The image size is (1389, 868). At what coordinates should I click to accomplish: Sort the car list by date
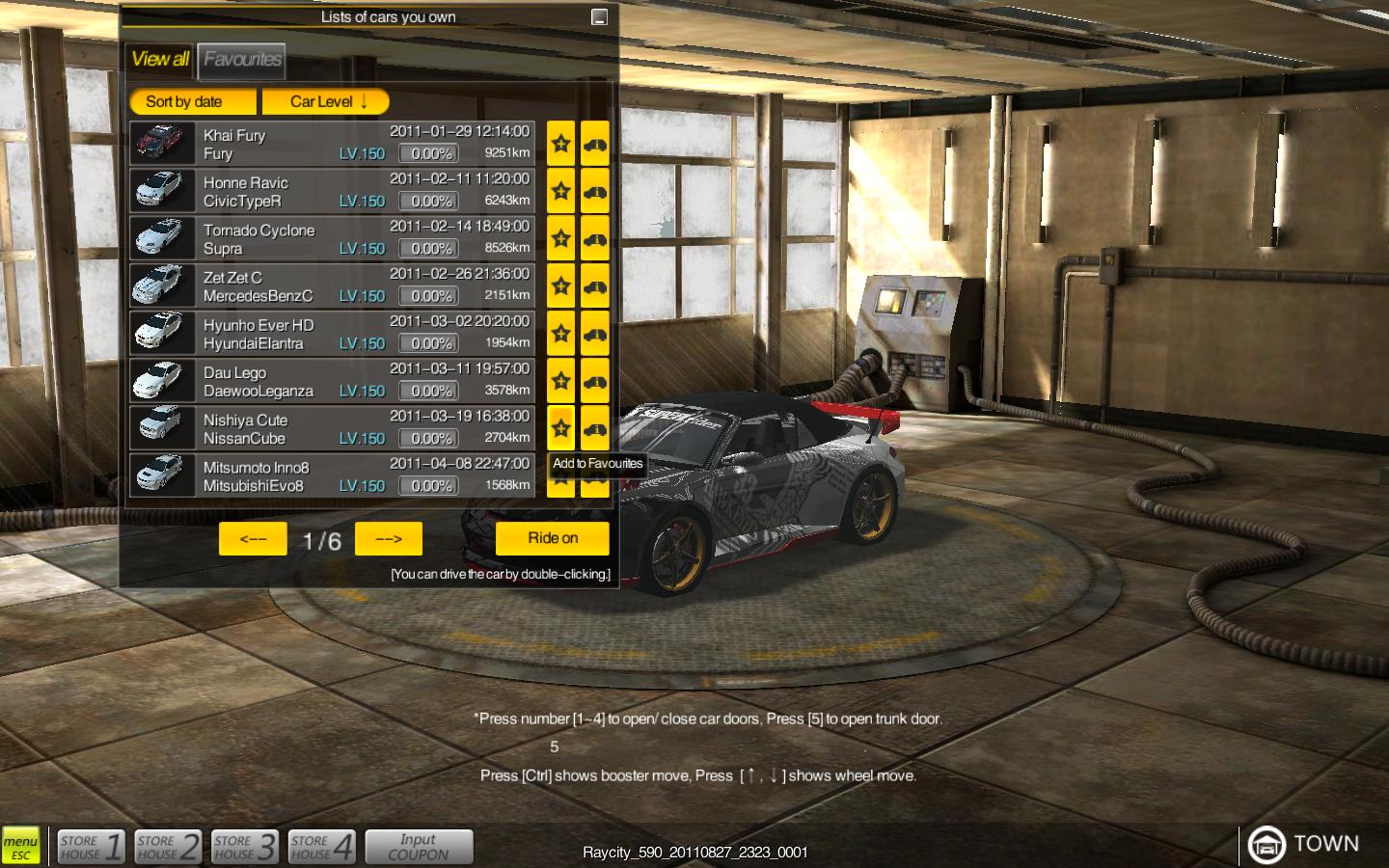[x=193, y=101]
